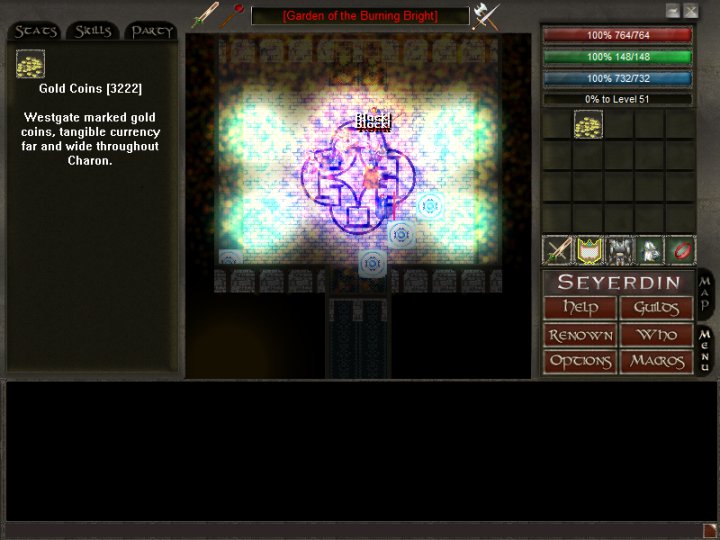The image size is (720, 540).
Task: Switch to the Map side tab
Action: (705, 293)
